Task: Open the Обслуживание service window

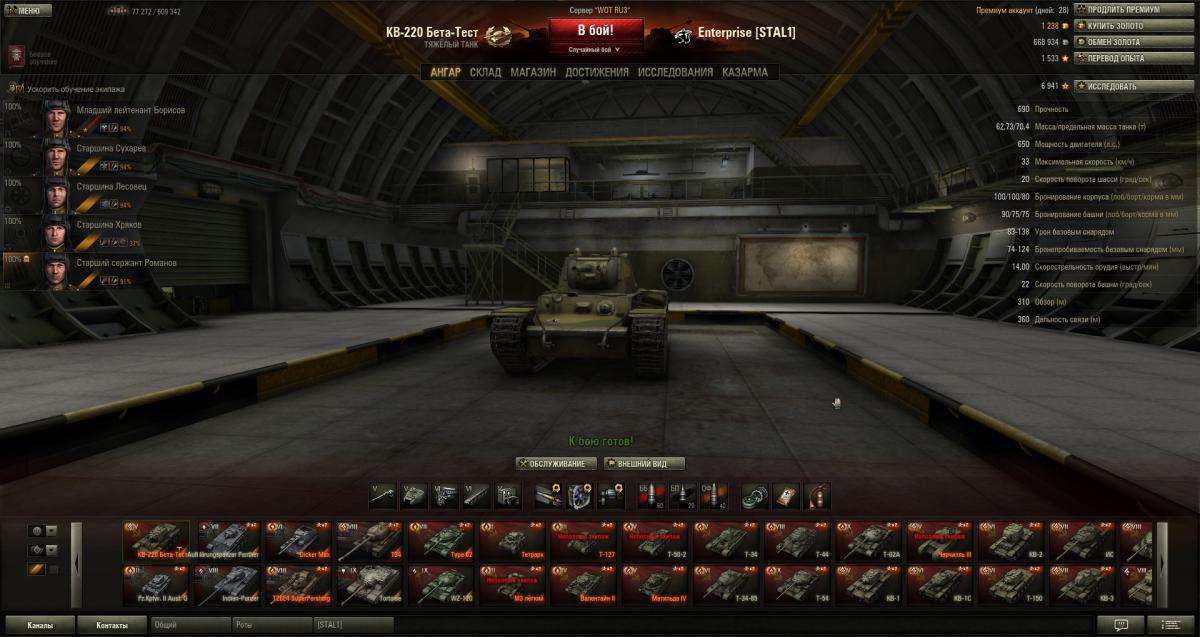Action: [557, 464]
